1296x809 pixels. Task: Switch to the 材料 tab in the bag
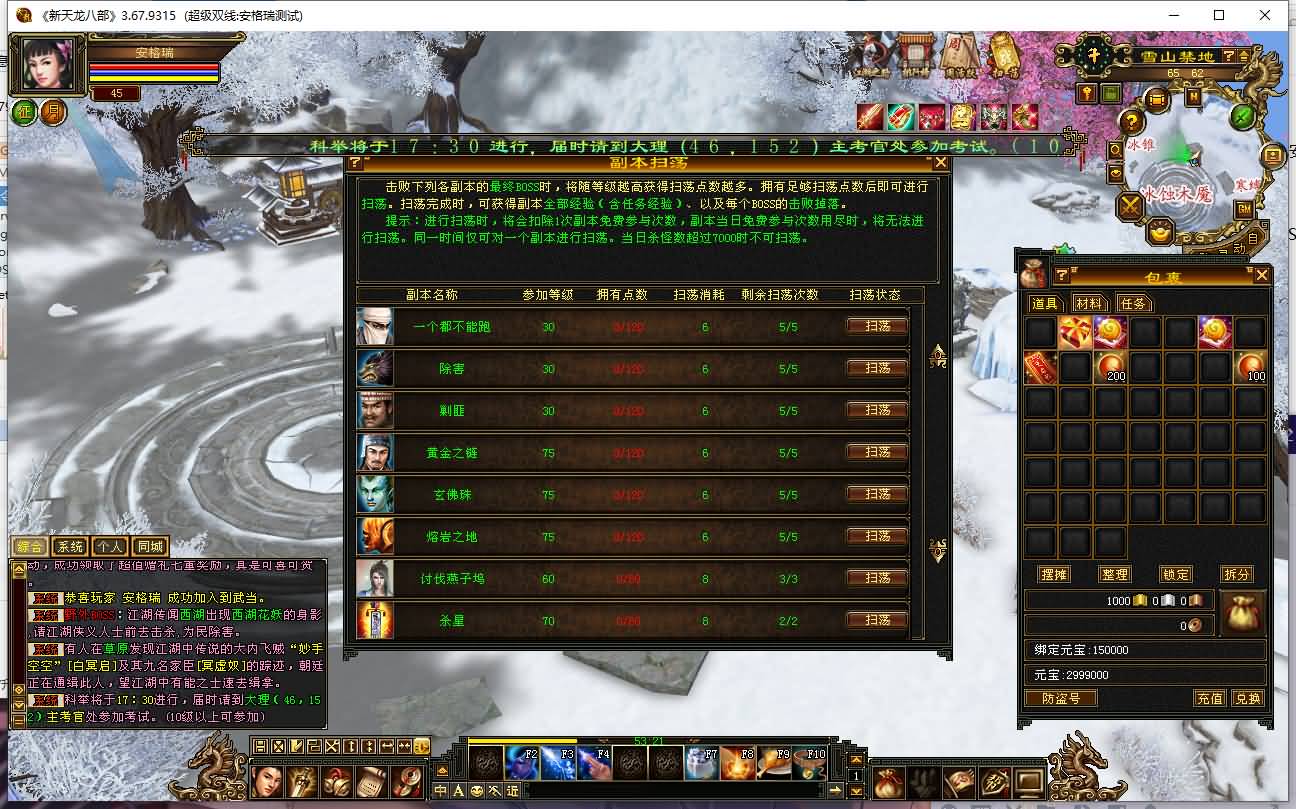tap(1090, 303)
